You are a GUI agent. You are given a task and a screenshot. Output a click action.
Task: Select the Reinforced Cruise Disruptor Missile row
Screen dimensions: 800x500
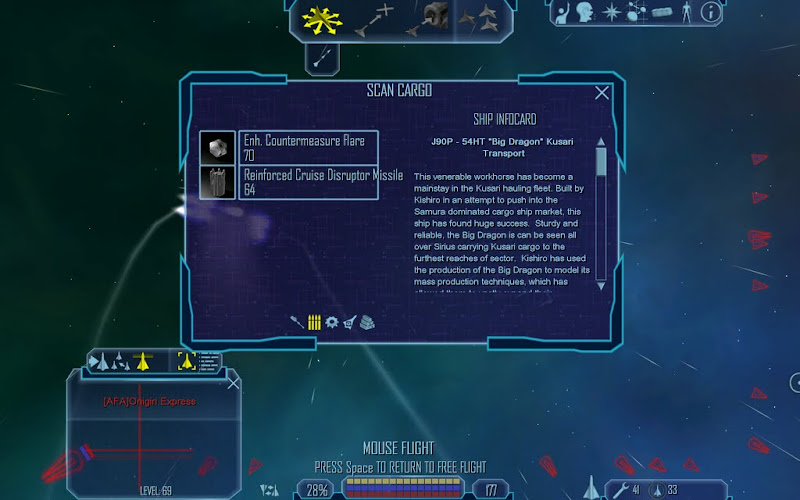(309, 182)
